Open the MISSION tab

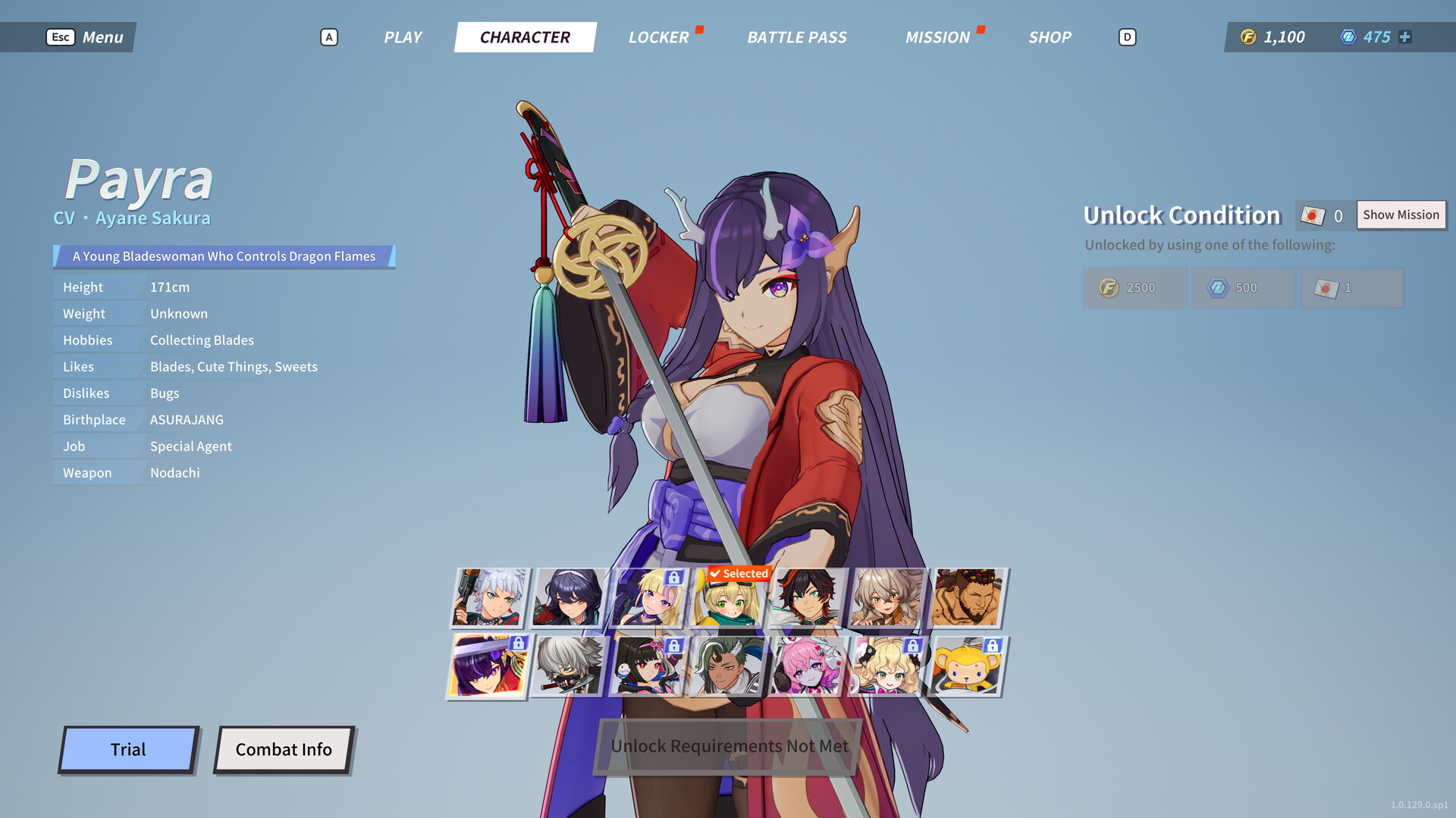(x=937, y=37)
